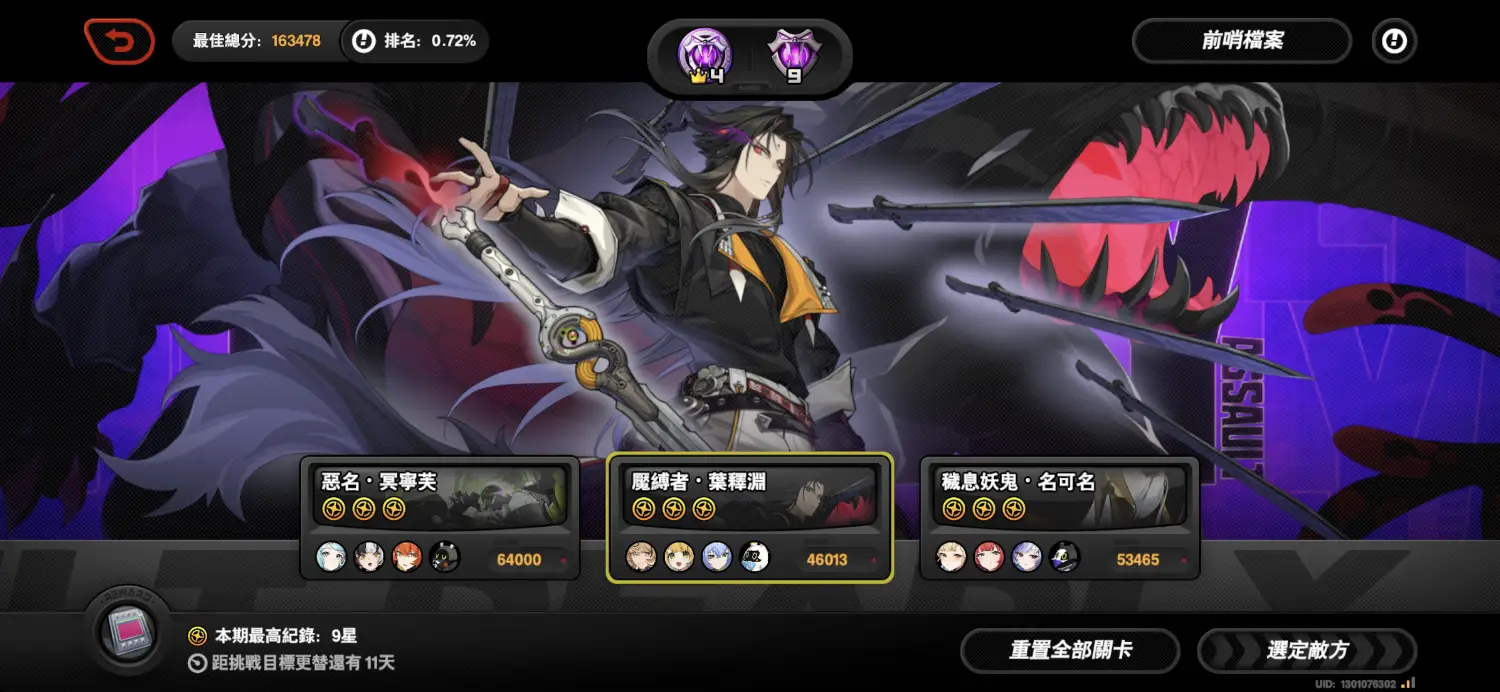1500x692 pixels.
Task: Show info via top-right exclamation icon
Action: pyautogui.click(x=1393, y=42)
